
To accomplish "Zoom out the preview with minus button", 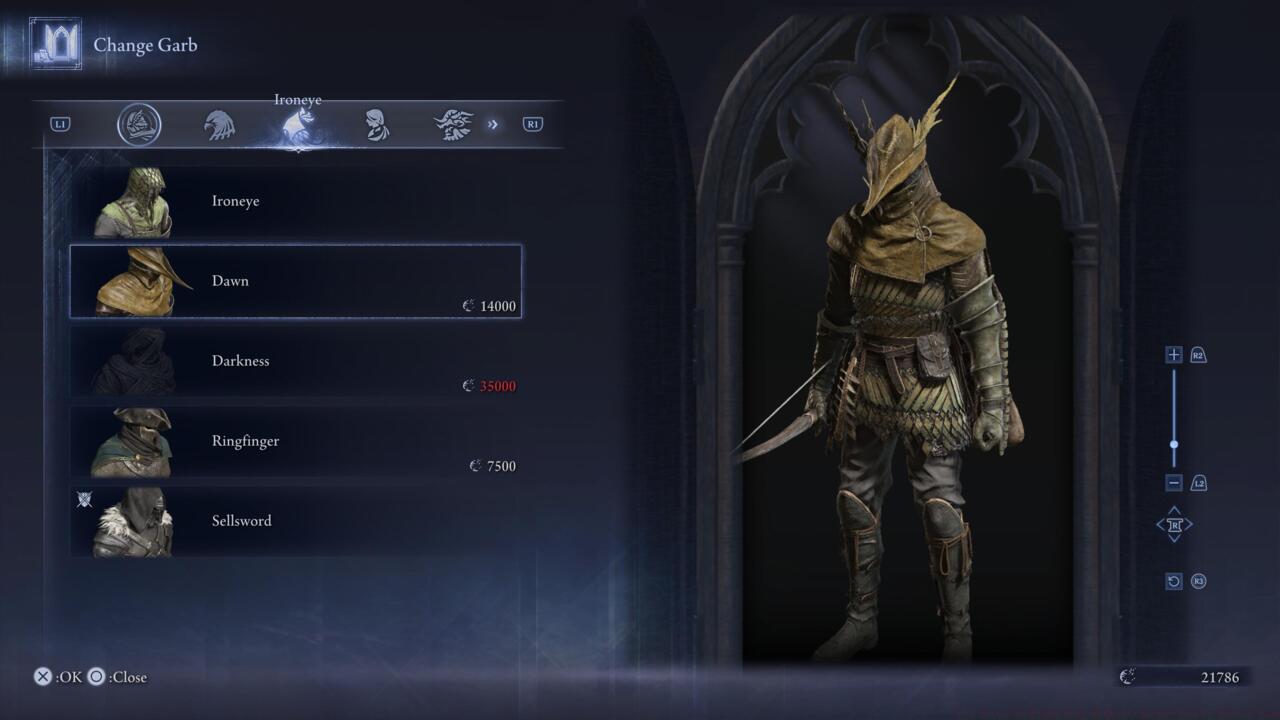I will pyautogui.click(x=1174, y=483).
